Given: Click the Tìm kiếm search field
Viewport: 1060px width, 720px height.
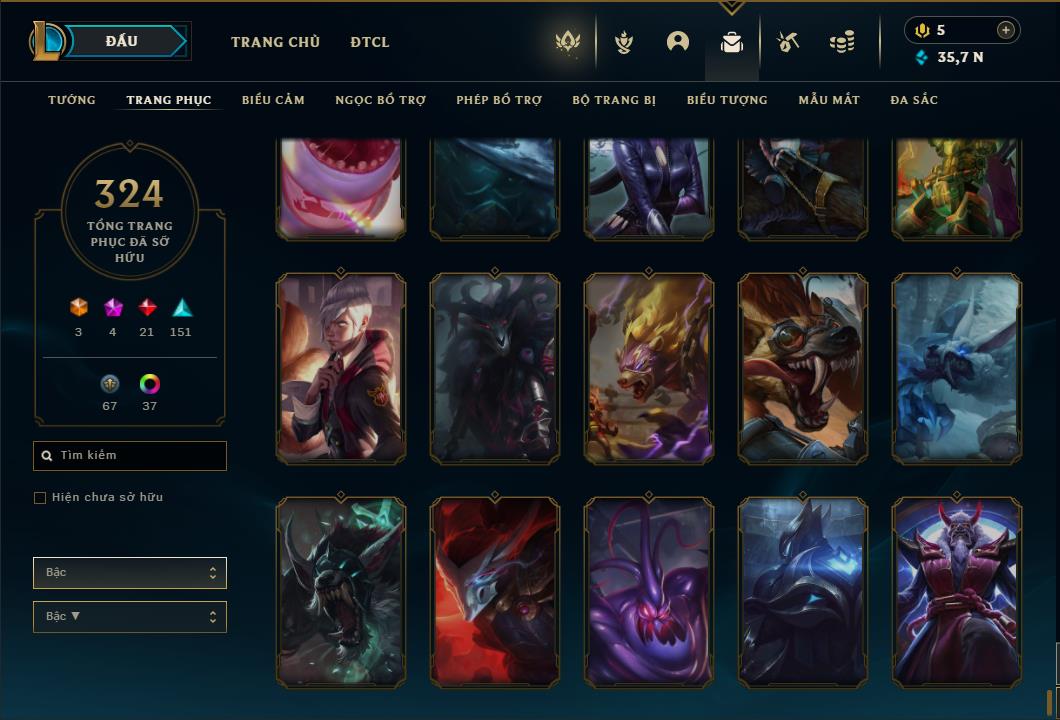Looking at the screenshot, I should point(130,456).
